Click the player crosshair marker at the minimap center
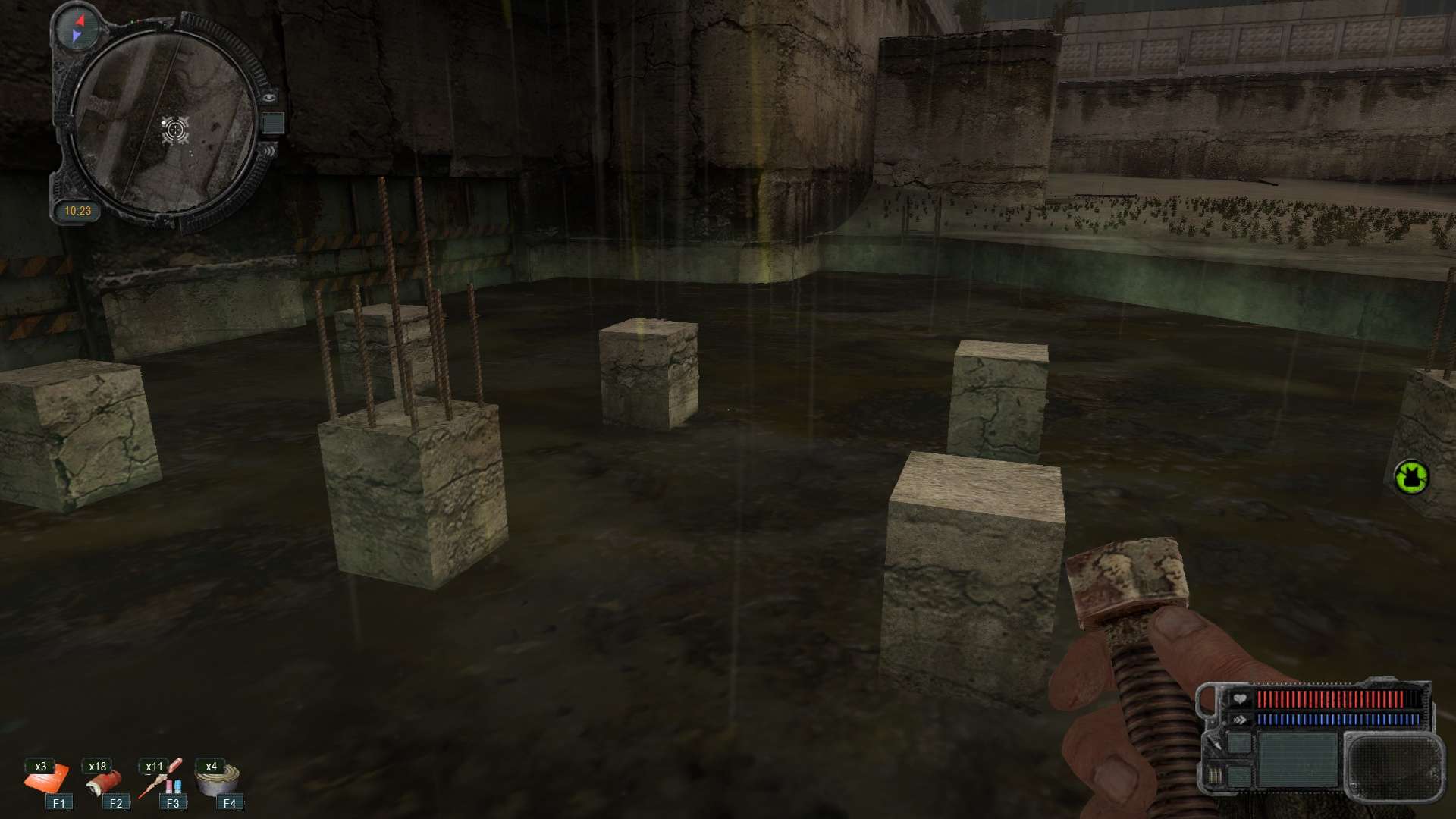The width and height of the screenshot is (1456, 819). [x=174, y=129]
